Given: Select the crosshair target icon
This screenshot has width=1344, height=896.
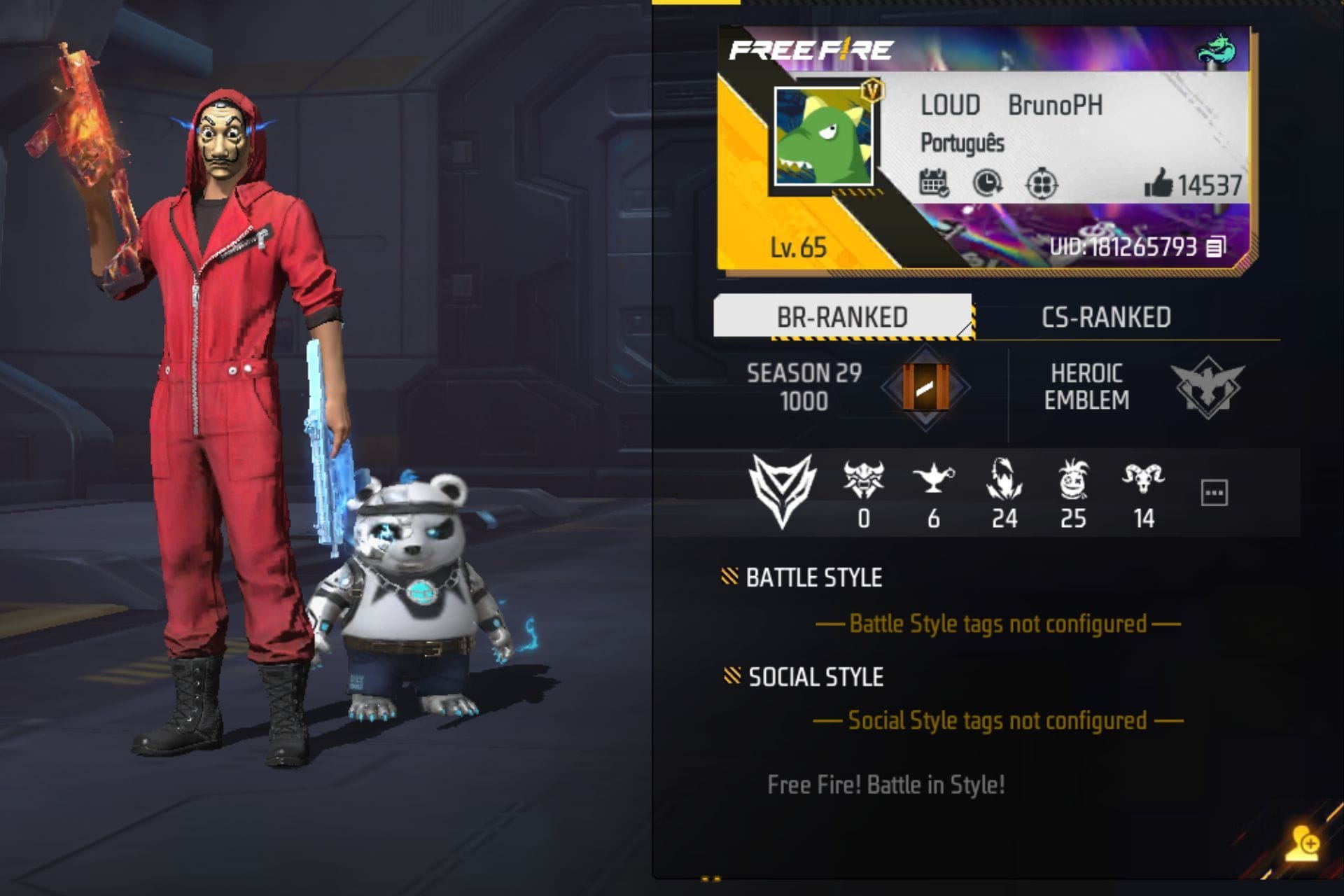Looking at the screenshot, I should pyautogui.click(x=1041, y=185).
